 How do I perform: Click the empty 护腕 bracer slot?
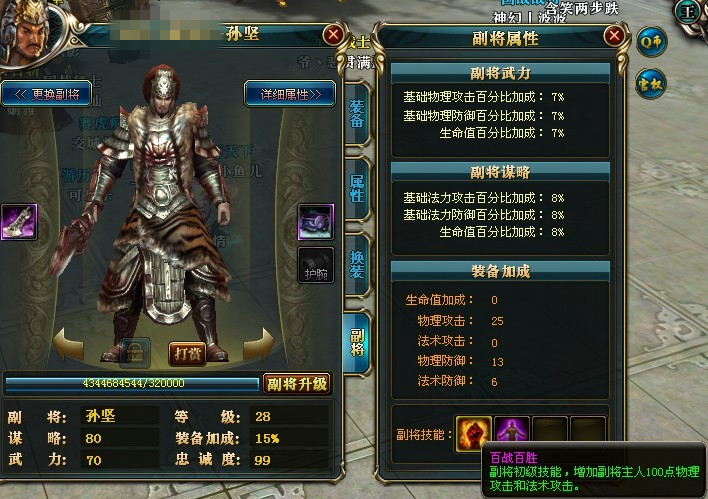pyautogui.click(x=316, y=264)
